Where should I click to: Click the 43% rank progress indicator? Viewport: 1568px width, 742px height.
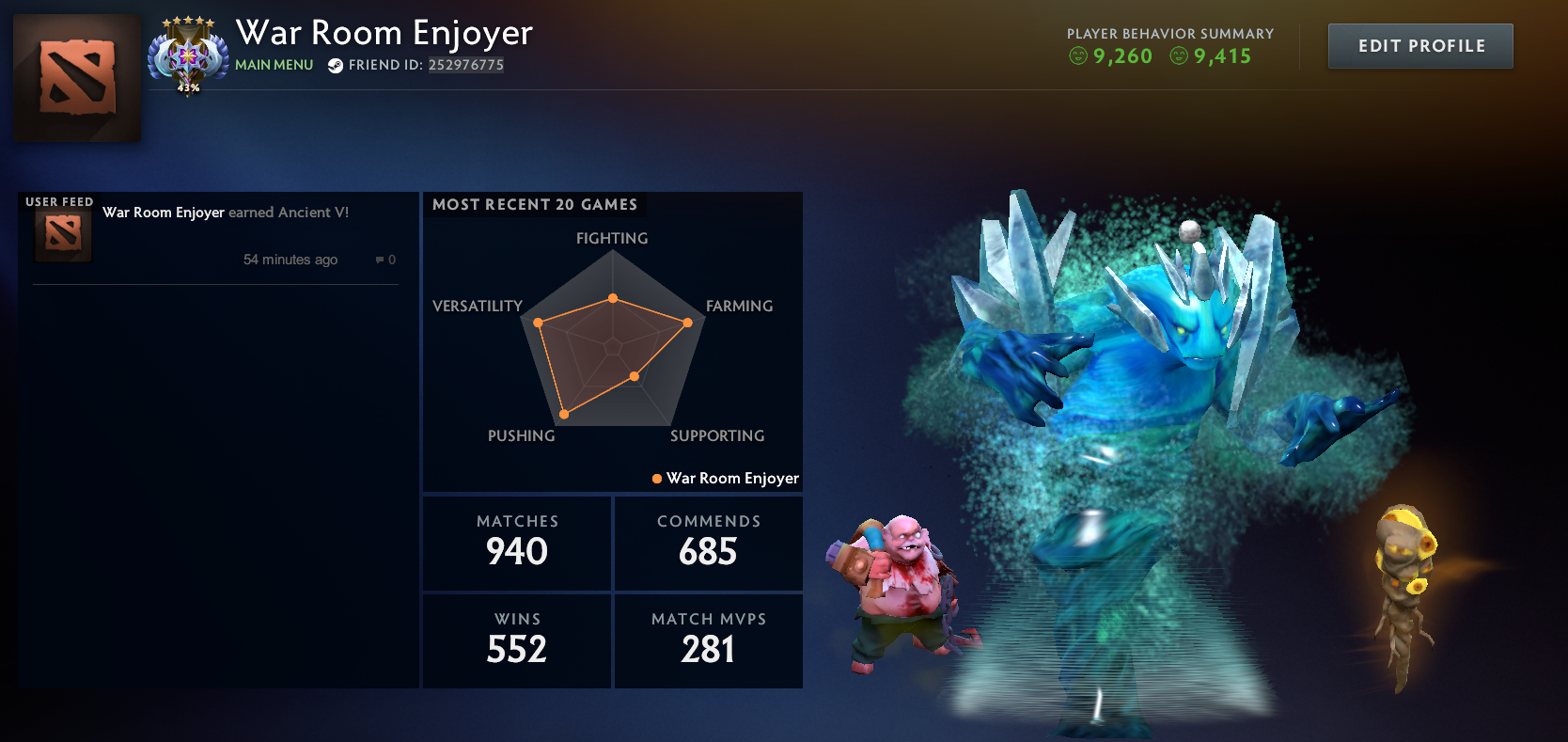189,87
